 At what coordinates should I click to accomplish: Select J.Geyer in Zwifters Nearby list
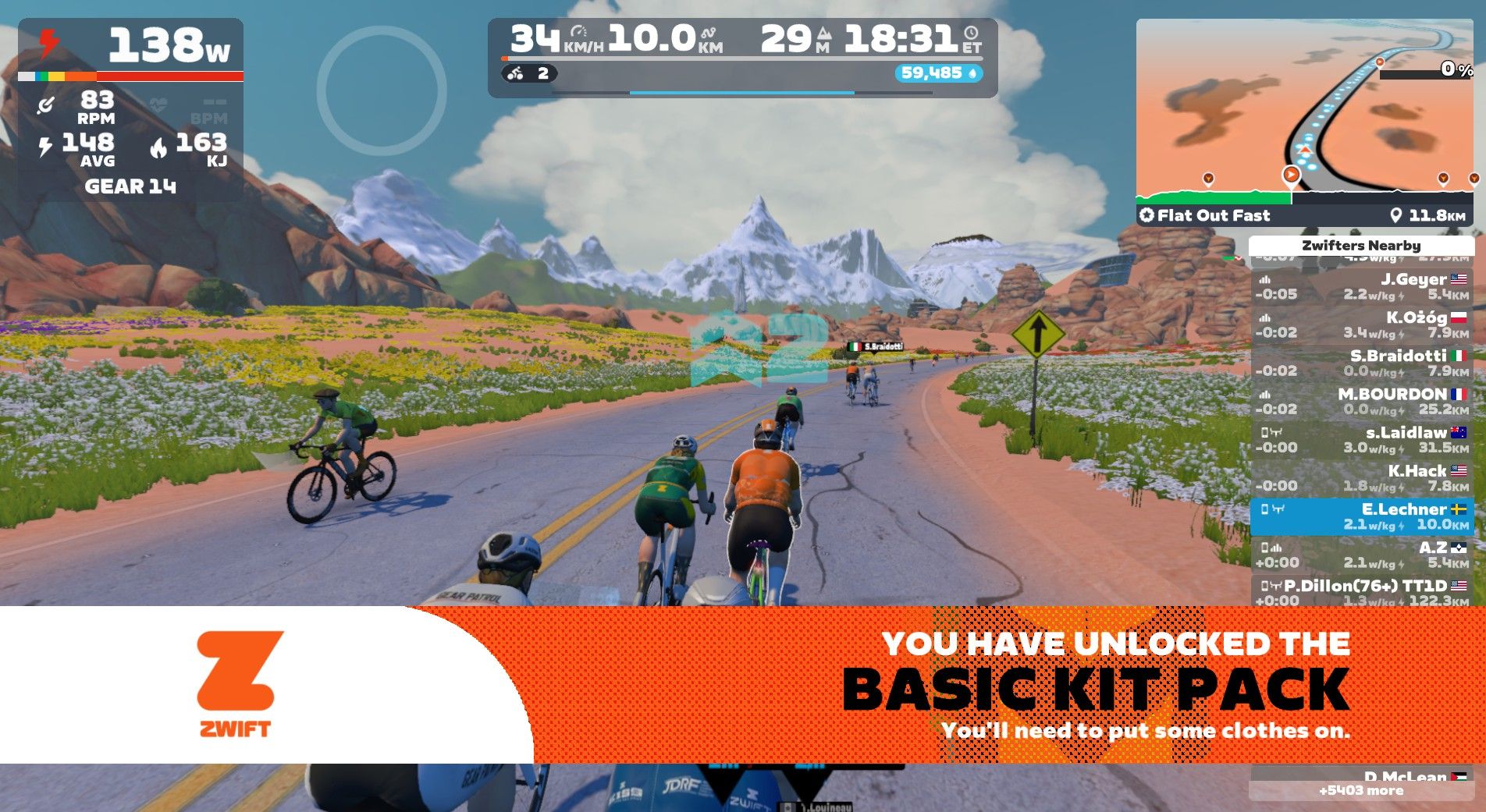coord(1361,287)
